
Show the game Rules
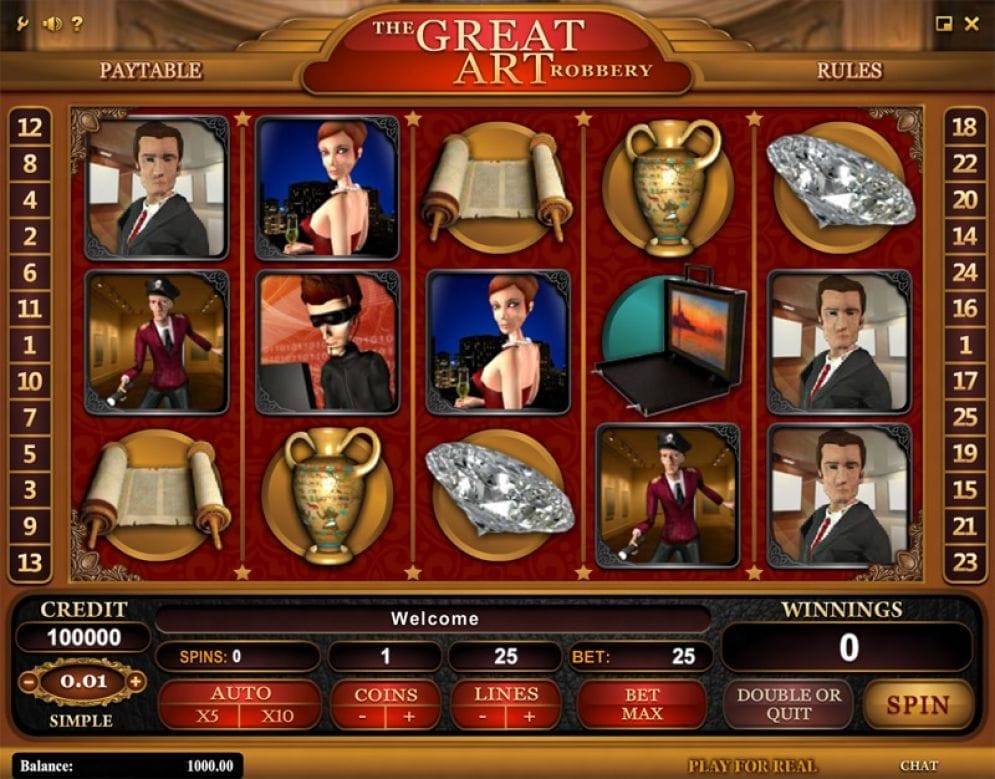click(849, 70)
